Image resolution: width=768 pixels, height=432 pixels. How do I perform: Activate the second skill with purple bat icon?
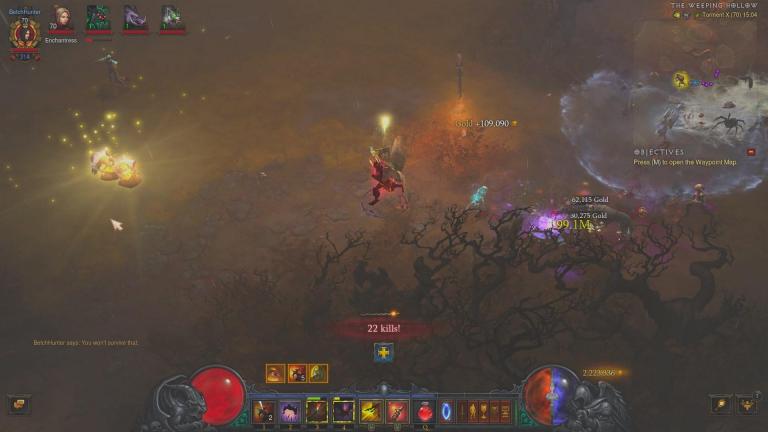point(290,410)
